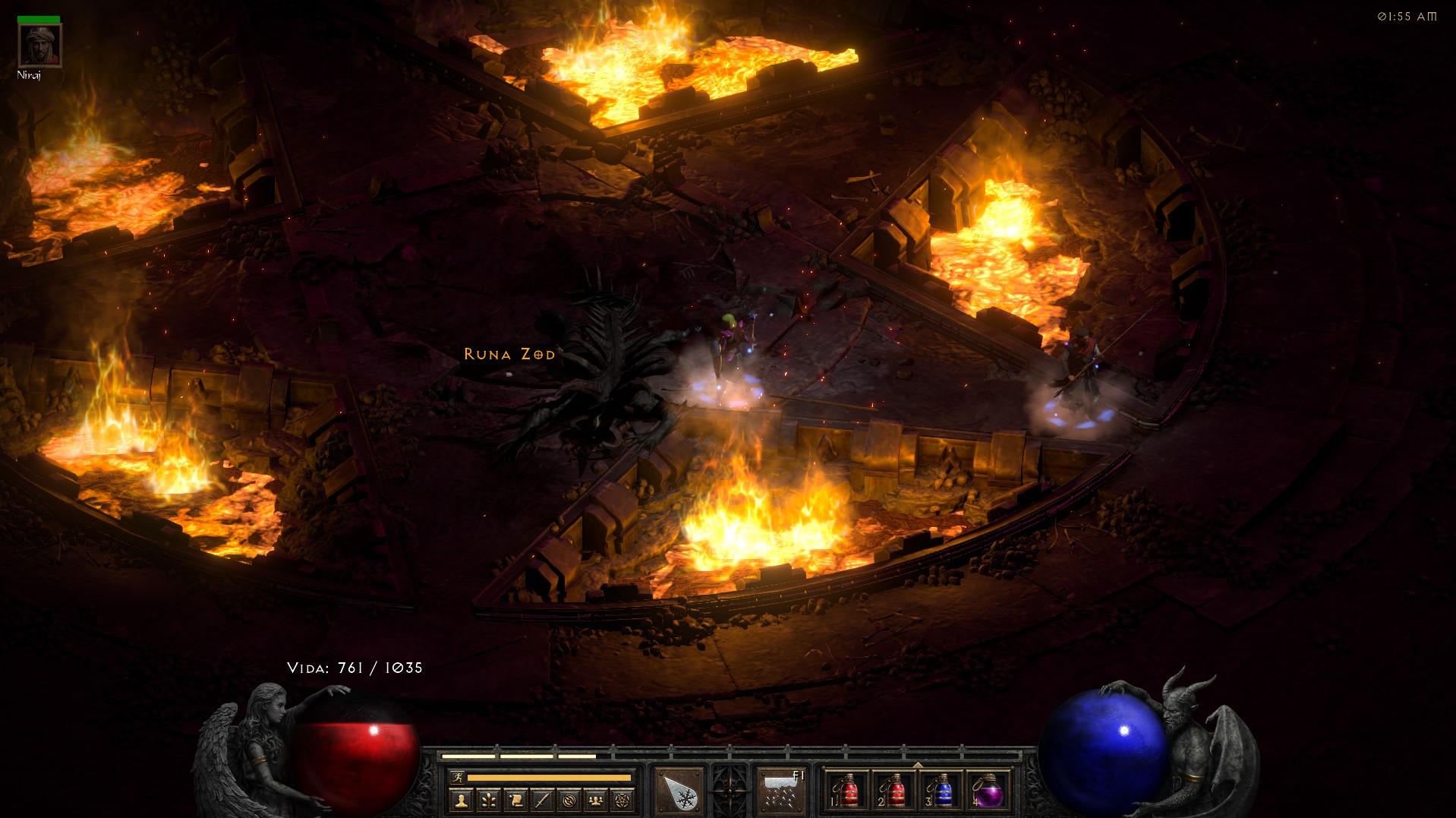Viewport: 1456px width, 818px height.
Task: Open the character sheet bust icon
Action: [x=461, y=800]
